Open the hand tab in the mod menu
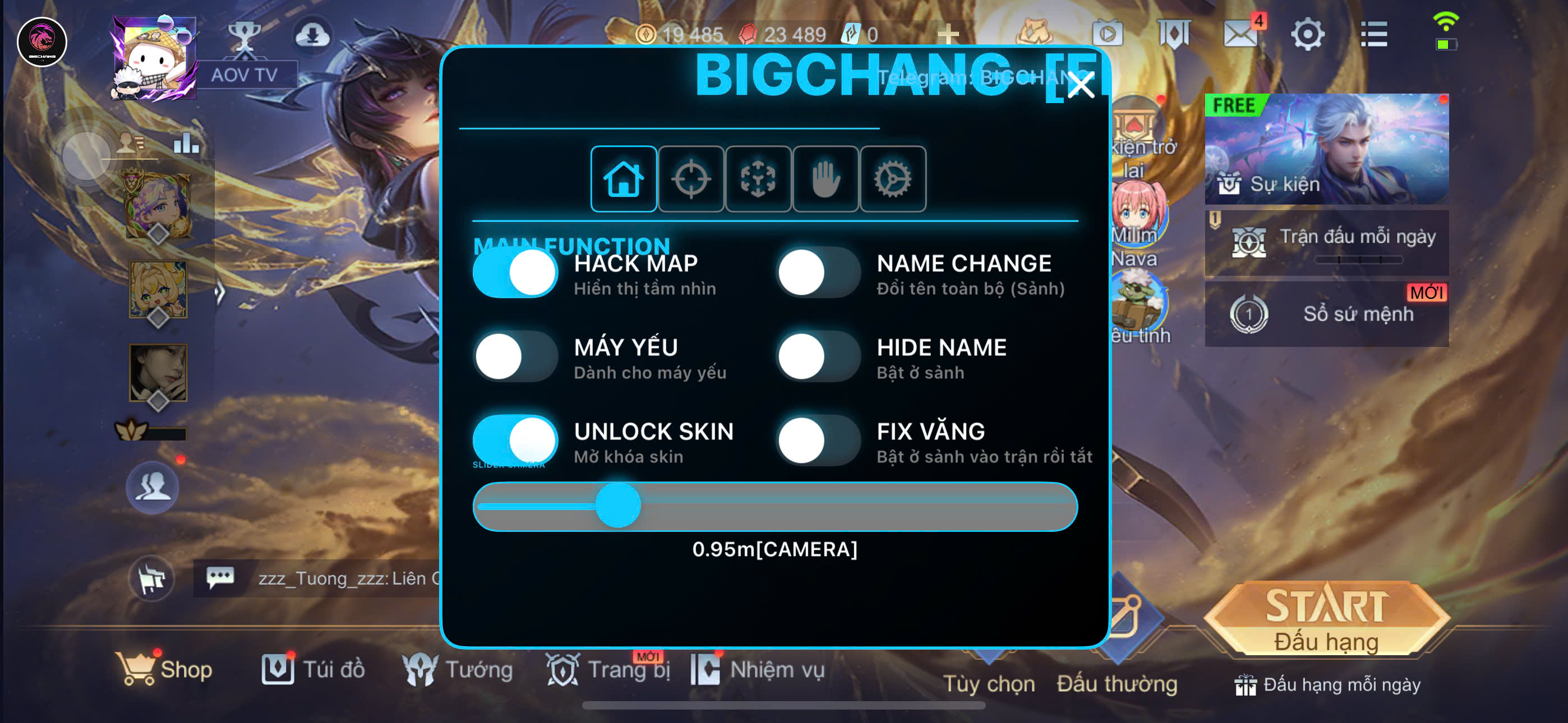Viewport: 1568px width, 723px height. [x=826, y=178]
